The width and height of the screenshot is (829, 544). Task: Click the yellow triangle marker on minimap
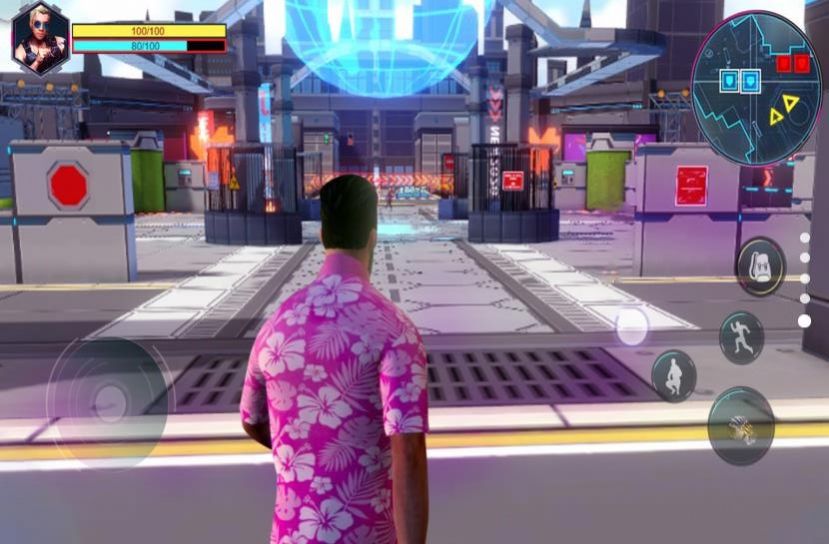791,104
